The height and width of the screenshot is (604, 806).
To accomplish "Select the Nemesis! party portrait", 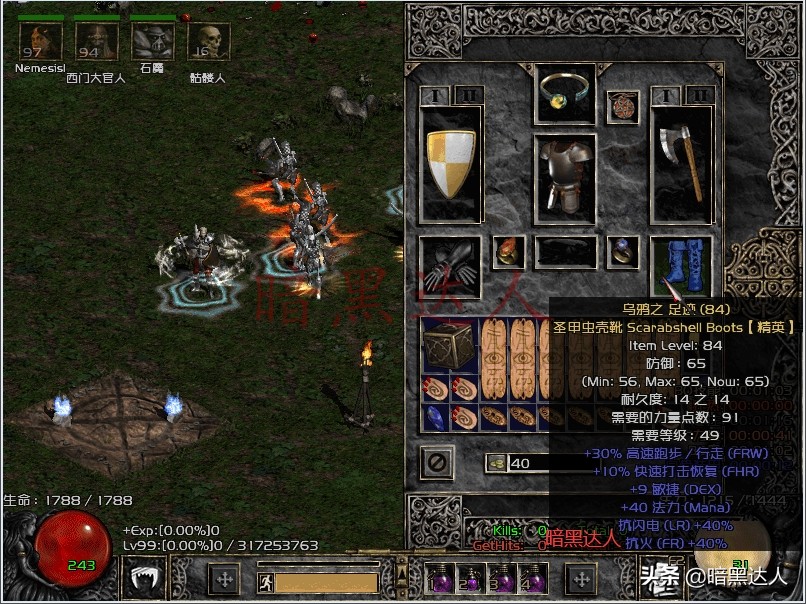I will [x=42, y=41].
